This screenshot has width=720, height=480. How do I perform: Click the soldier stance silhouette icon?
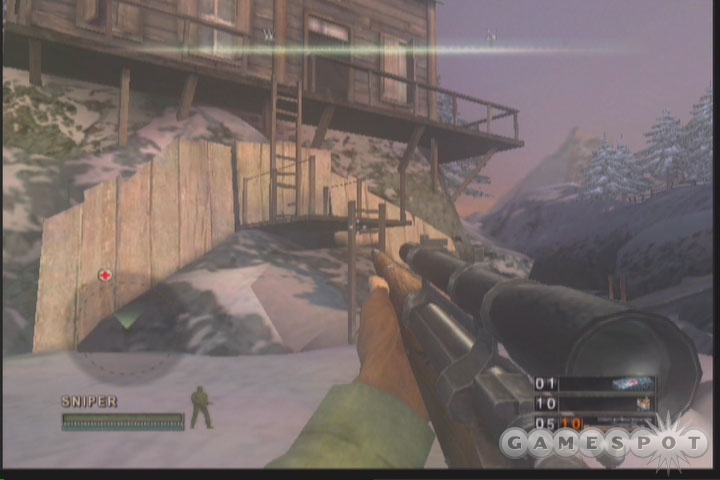coord(201,407)
